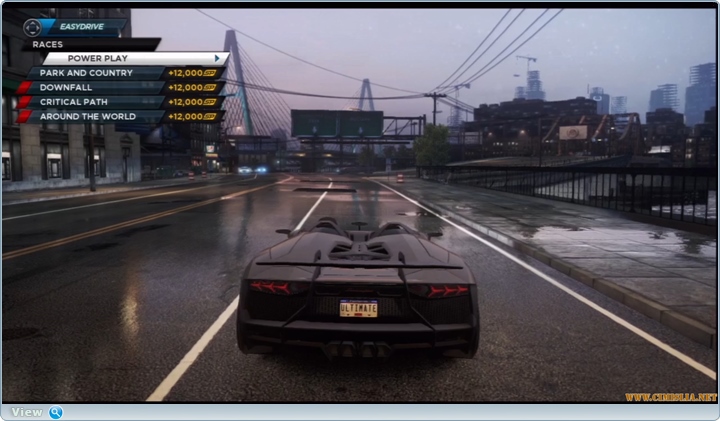Select the Power Play race entry
The image size is (720, 421).
133,59
